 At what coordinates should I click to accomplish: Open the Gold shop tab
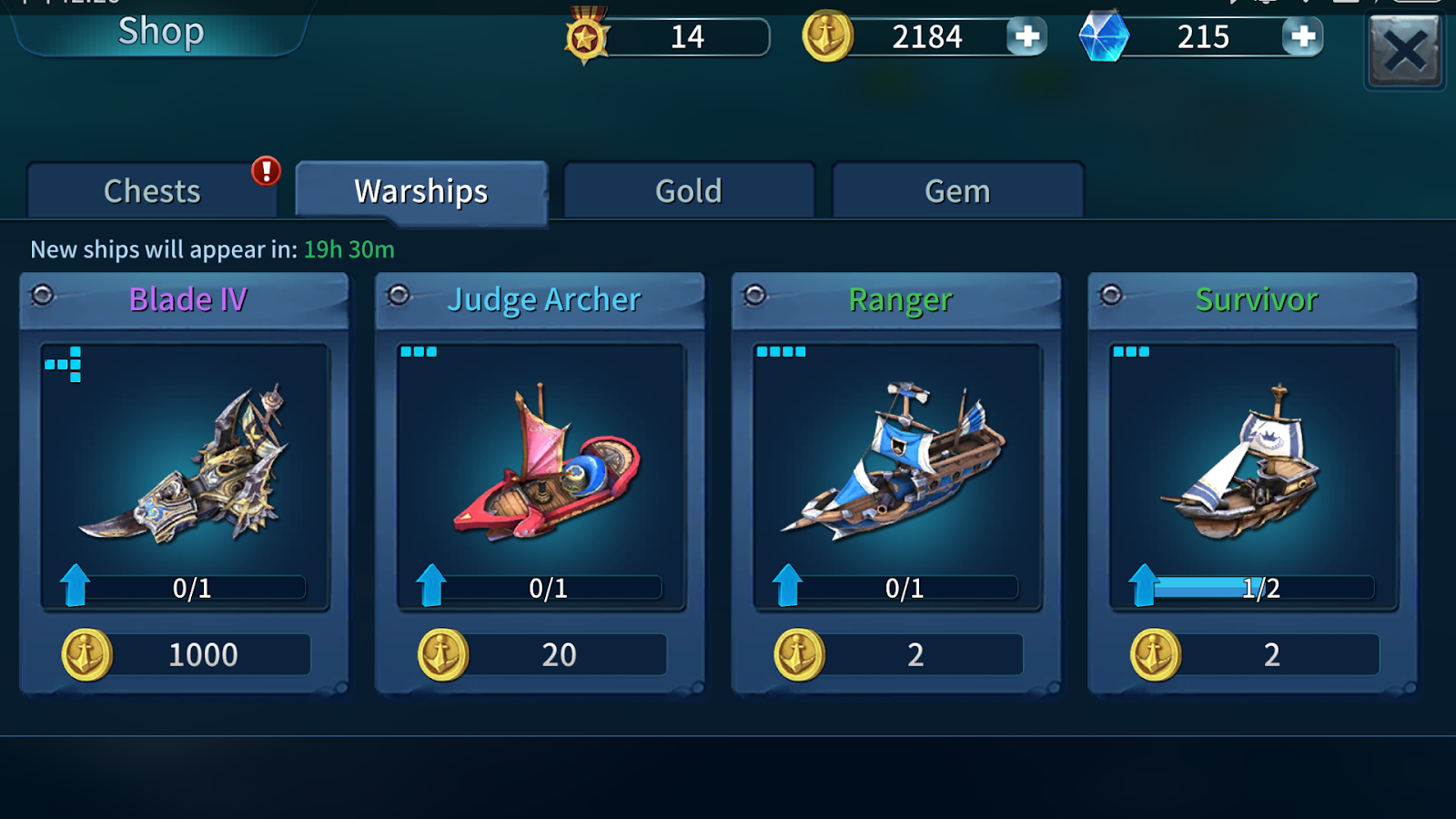click(x=689, y=191)
